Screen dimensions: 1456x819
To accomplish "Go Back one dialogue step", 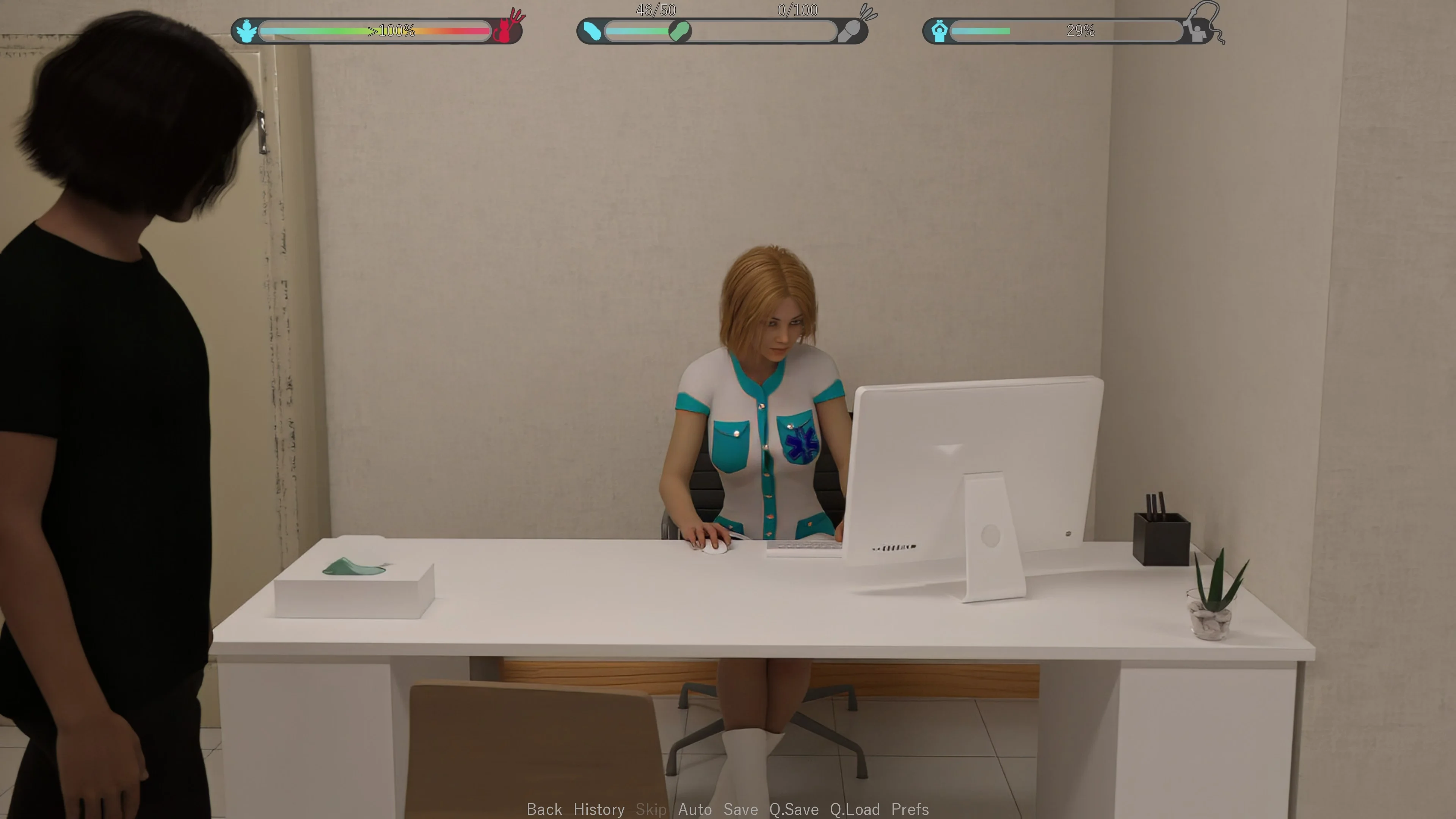I will tap(544, 810).
